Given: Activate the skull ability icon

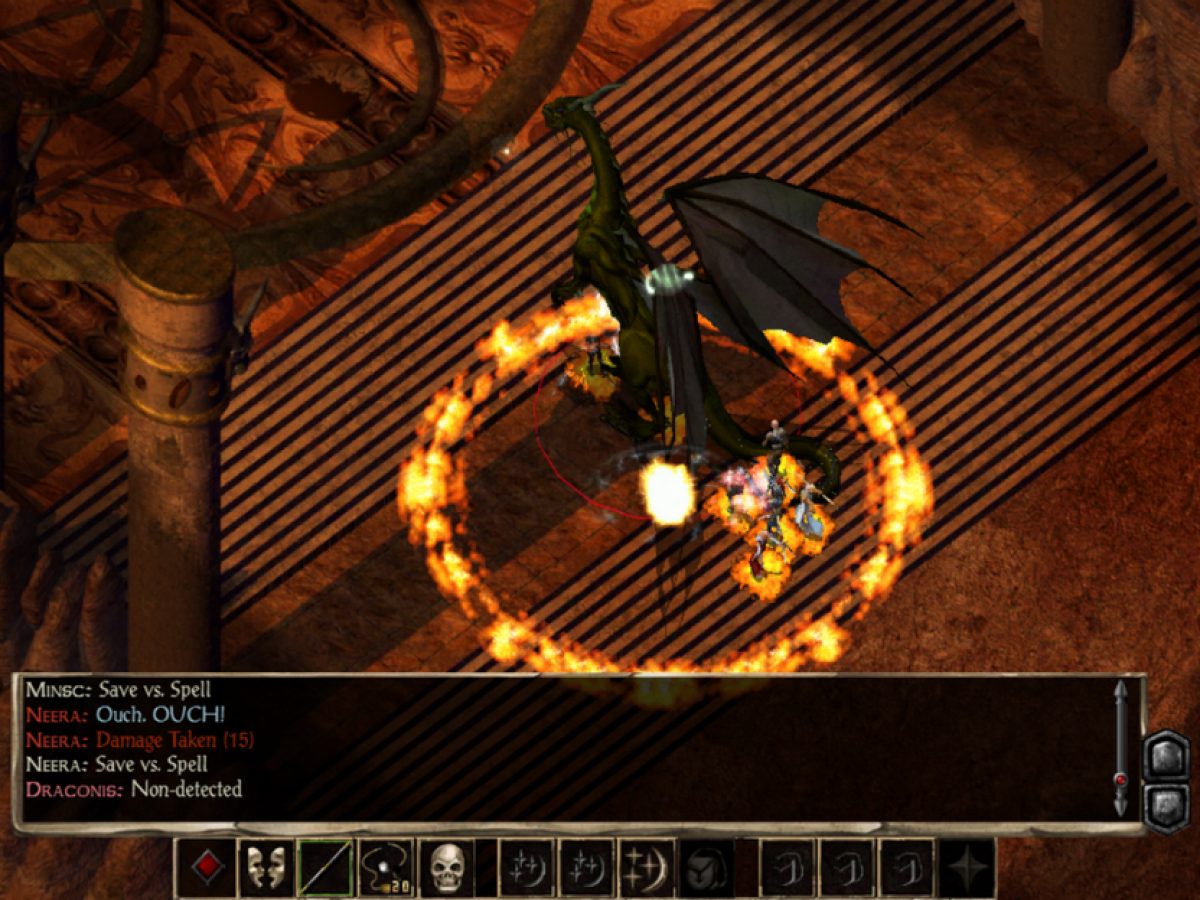Looking at the screenshot, I should pyautogui.click(x=446, y=867).
